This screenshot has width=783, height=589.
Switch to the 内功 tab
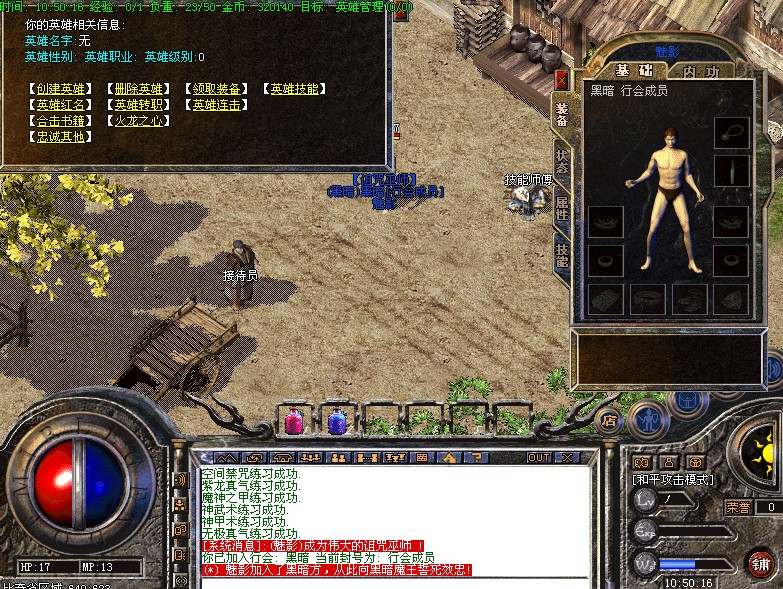(701, 71)
